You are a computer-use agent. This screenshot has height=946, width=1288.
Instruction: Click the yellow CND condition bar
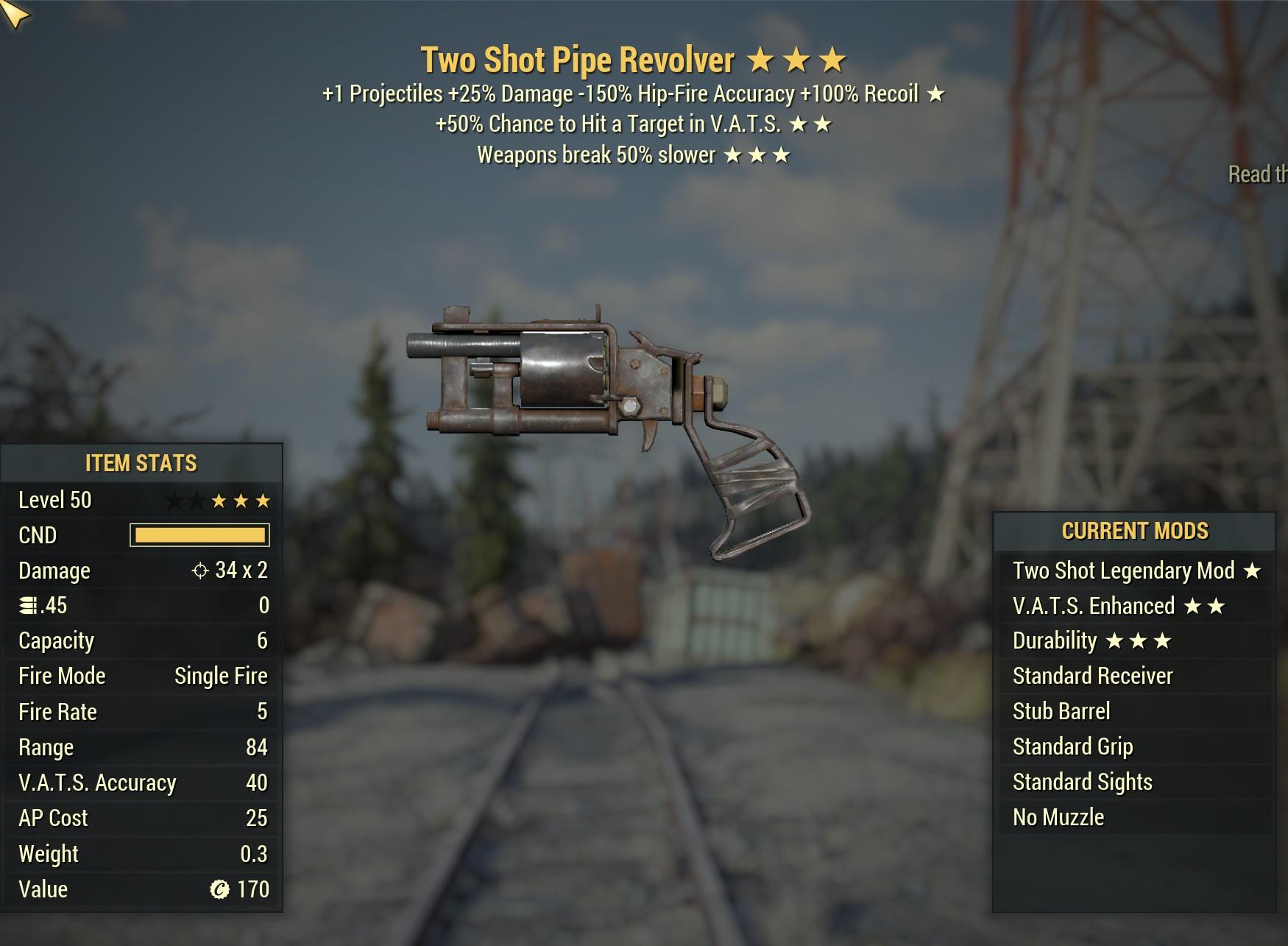200,535
